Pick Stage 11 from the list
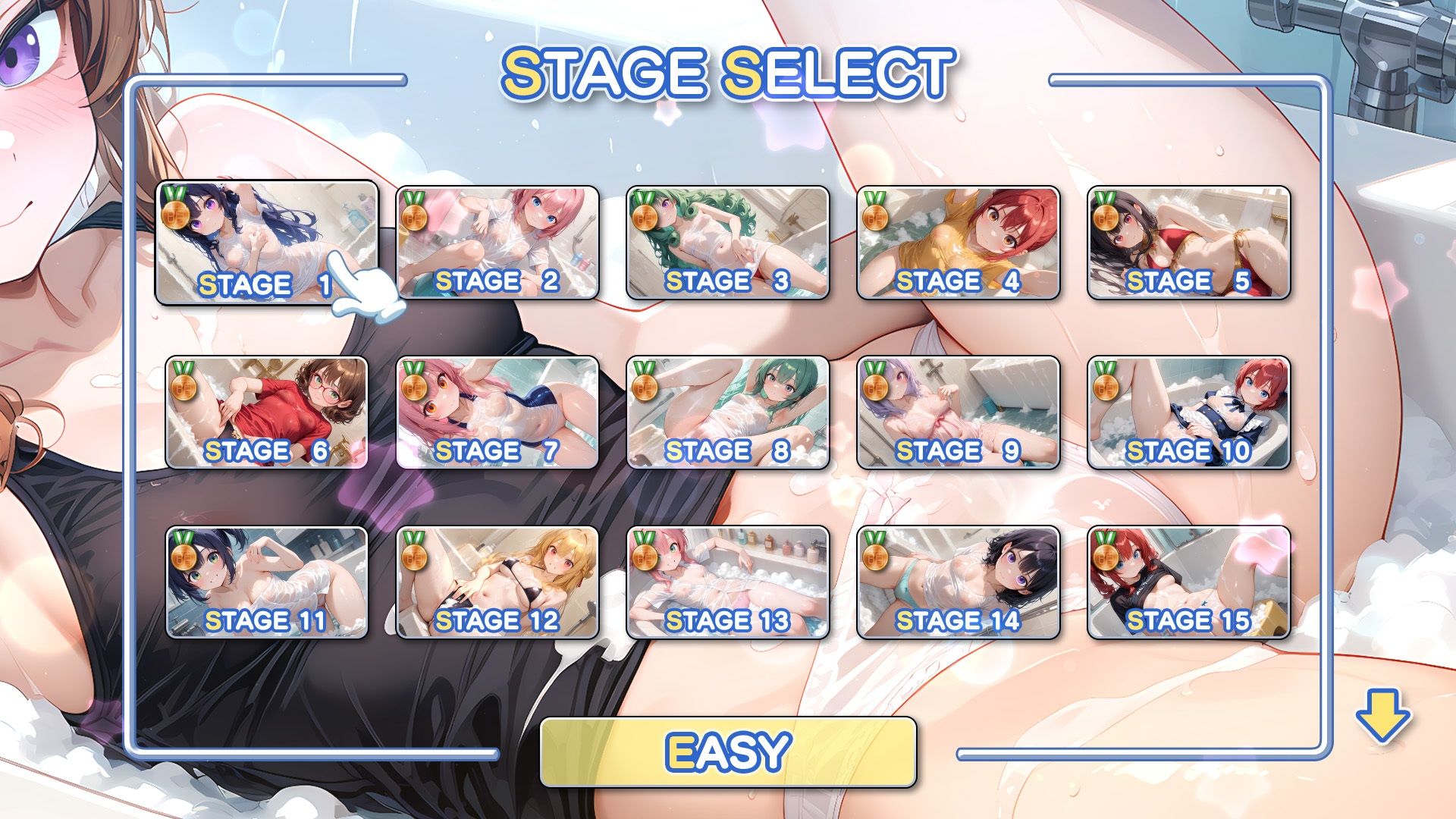This screenshot has height=819, width=1456. pos(266,582)
